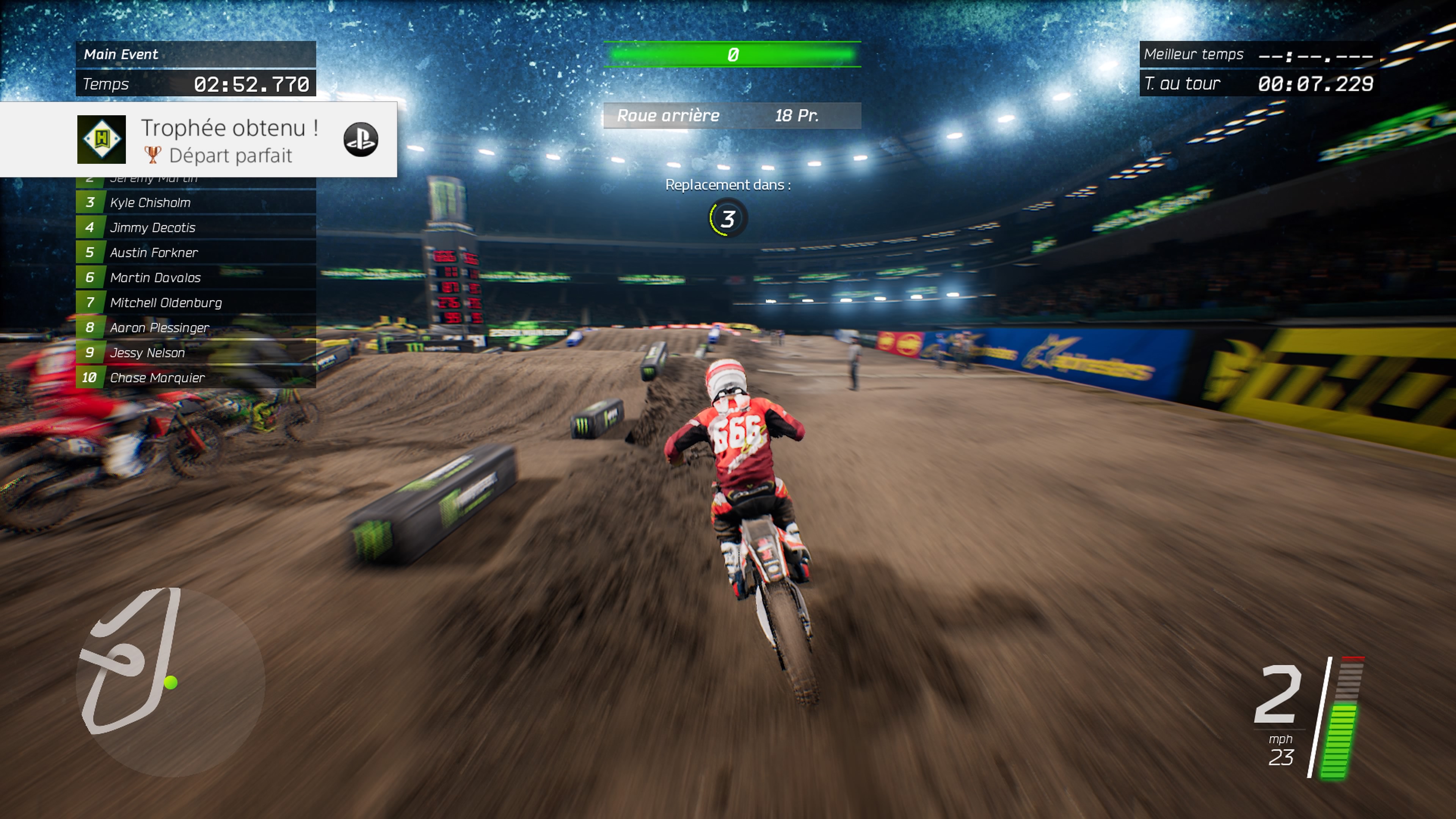Click the trophy icon thumbnail
Screen dimensions: 1456x819
point(102,140)
